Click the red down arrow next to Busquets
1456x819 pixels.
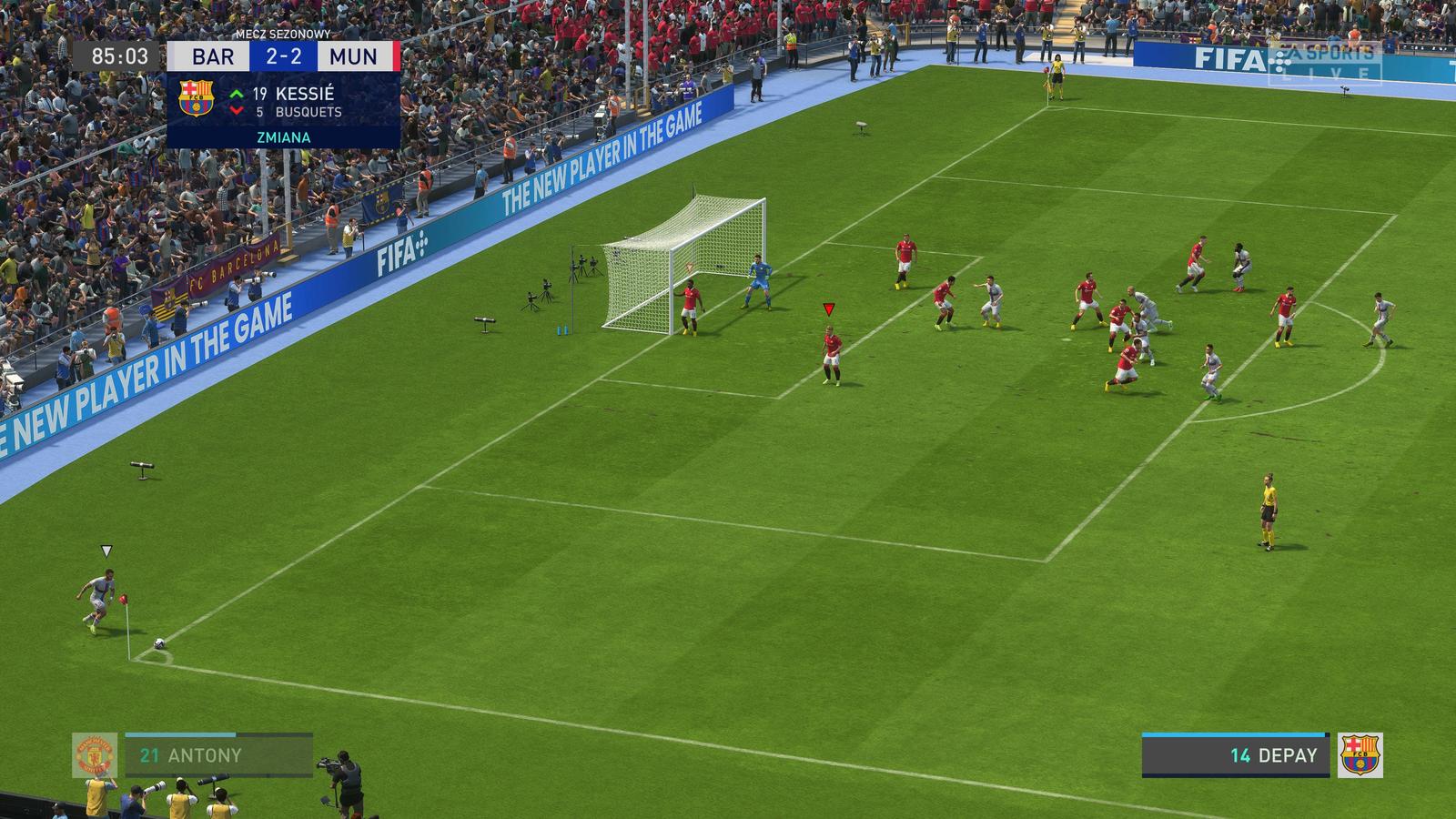click(x=238, y=111)
